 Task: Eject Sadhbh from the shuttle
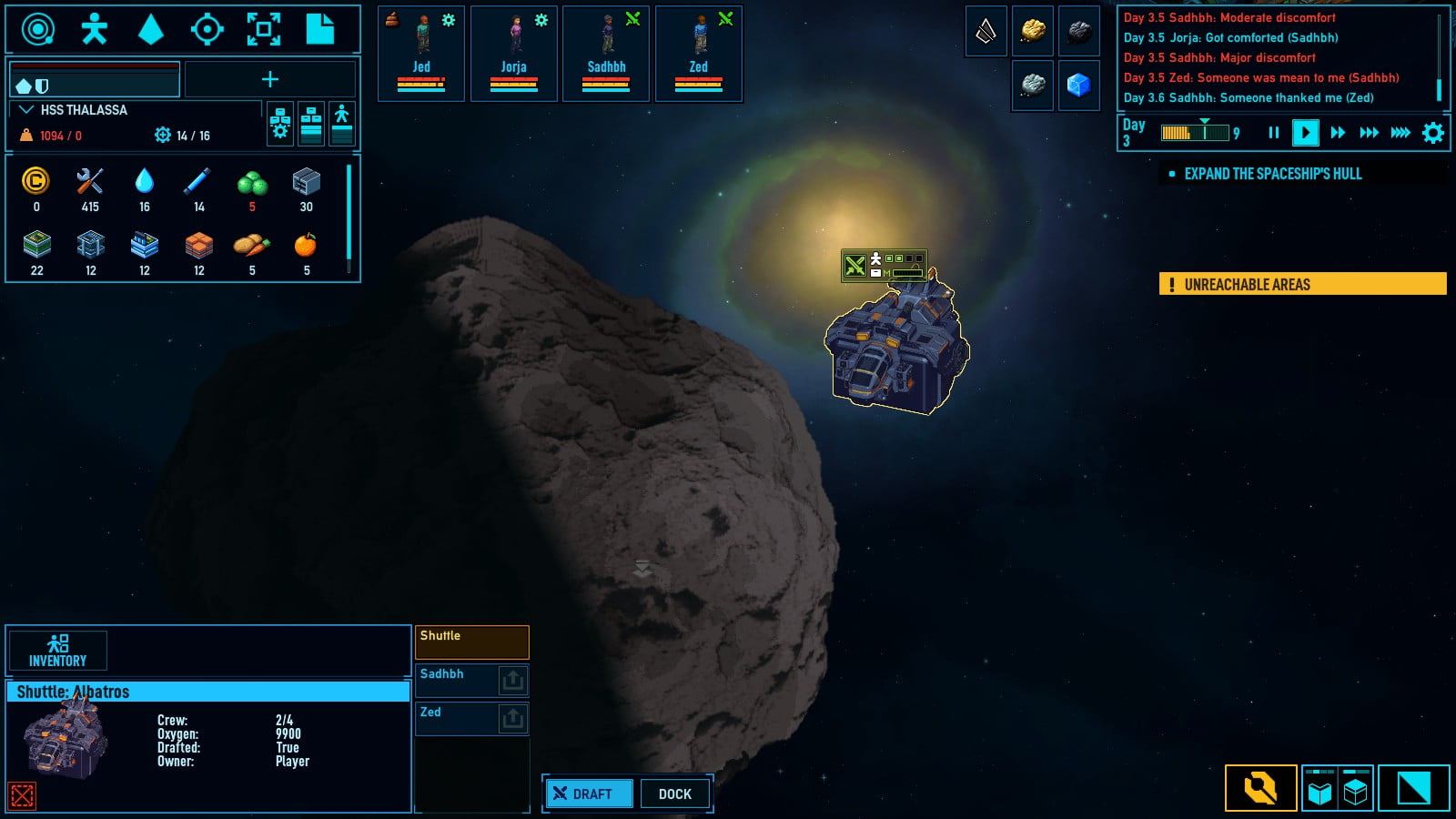pyautogui.click(x=512, y=680)
